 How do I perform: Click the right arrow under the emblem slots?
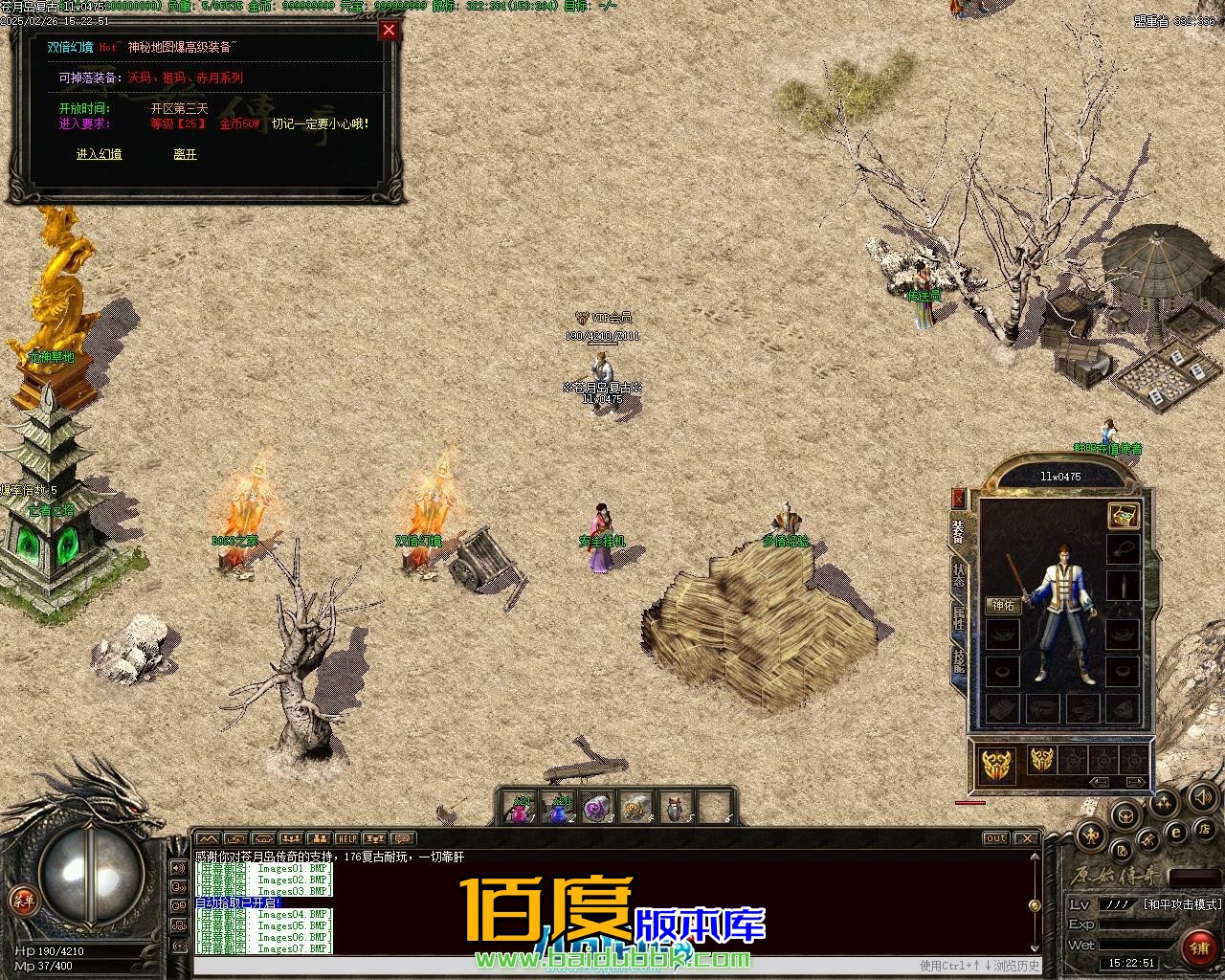[1137, 782]
